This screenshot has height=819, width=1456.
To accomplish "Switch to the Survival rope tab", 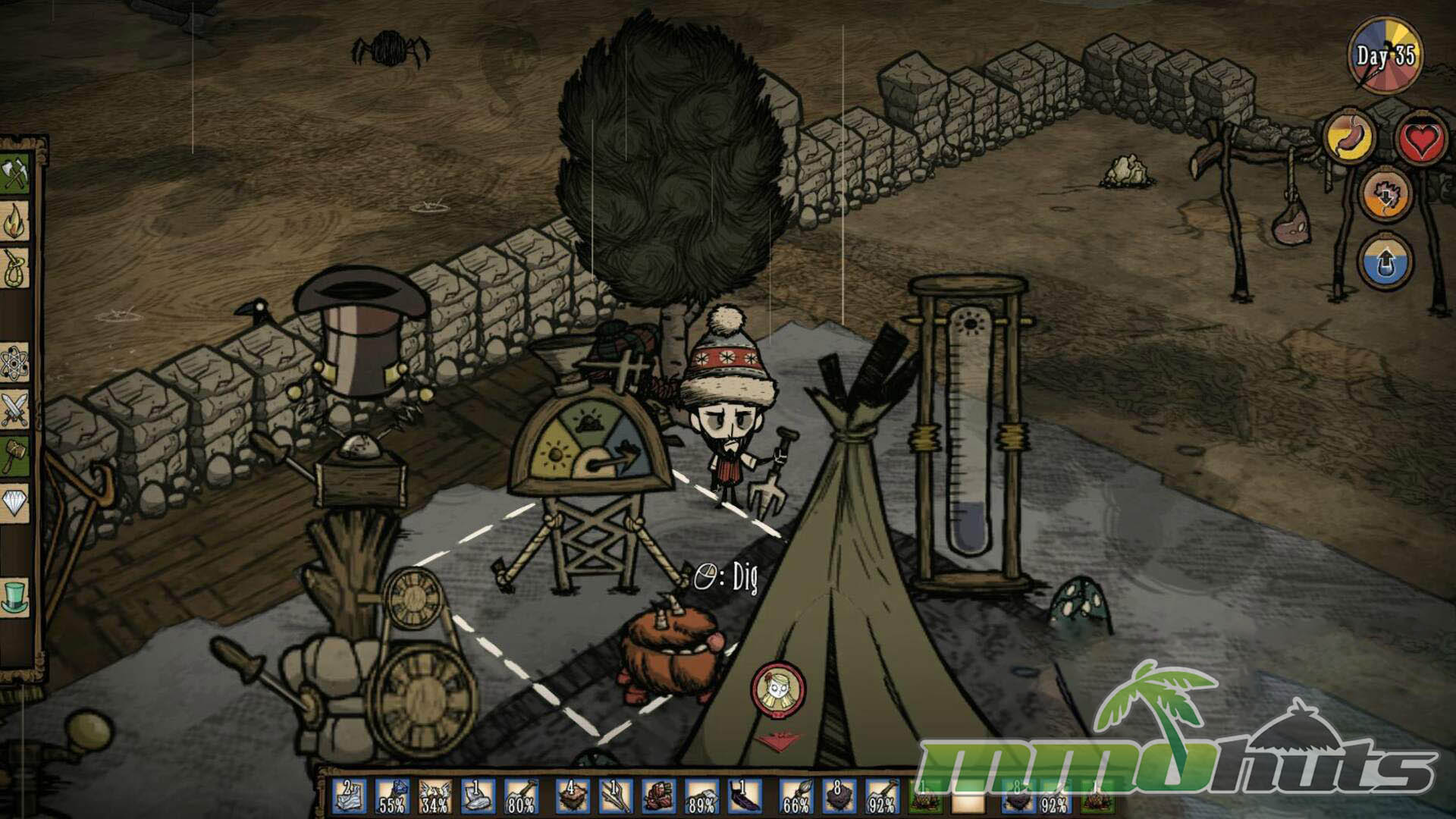I will 14,269.
